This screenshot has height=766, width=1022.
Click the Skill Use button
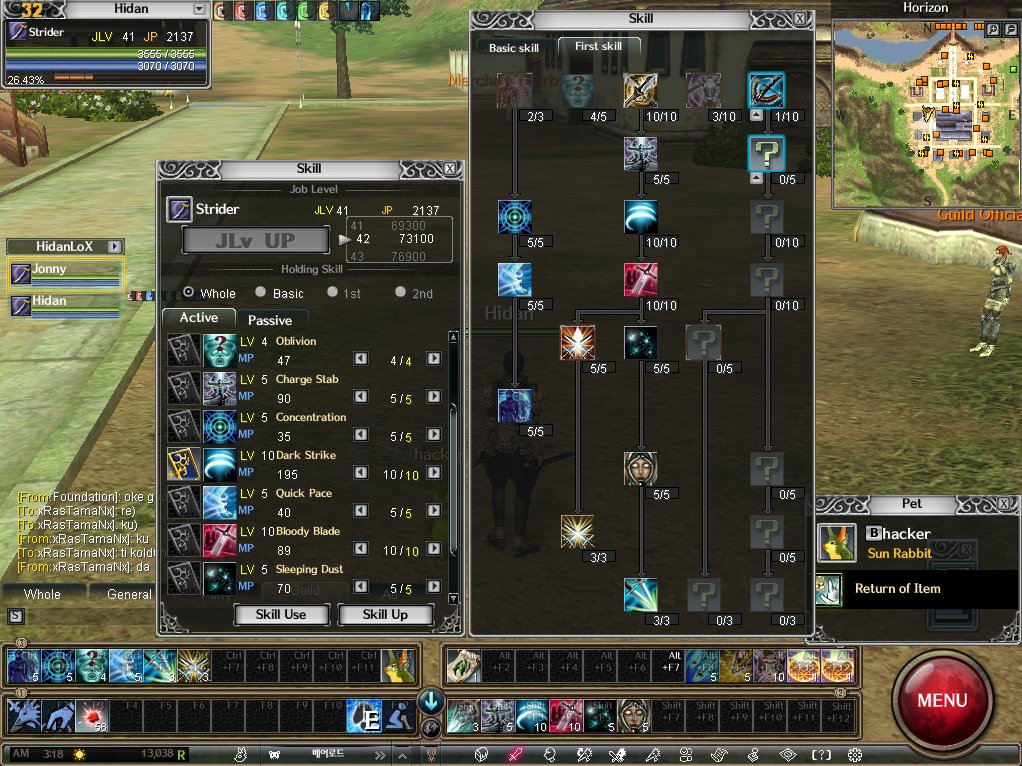pos(281,614)
